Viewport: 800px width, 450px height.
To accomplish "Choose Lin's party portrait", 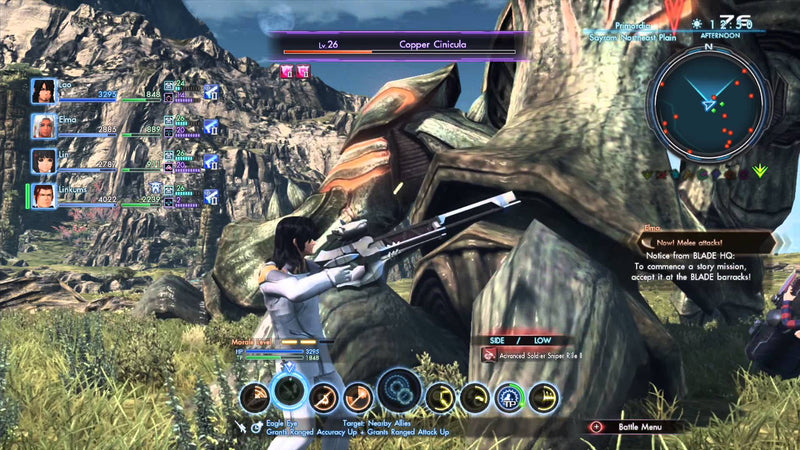I will click(43, 161).
